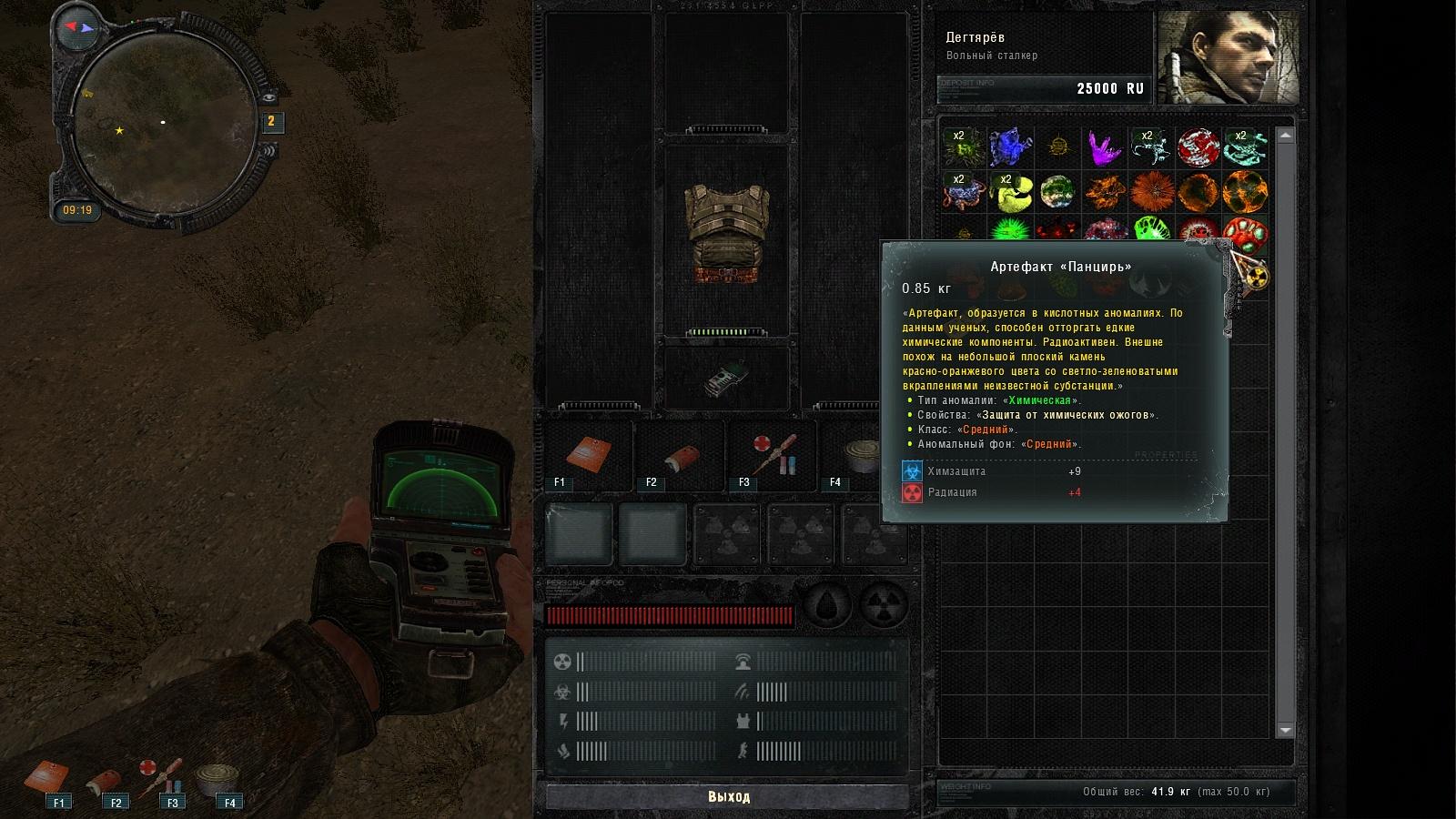The image size is (1456, 819).
Task: Select the equipped armor vest slot
Action: pos(727,236)
